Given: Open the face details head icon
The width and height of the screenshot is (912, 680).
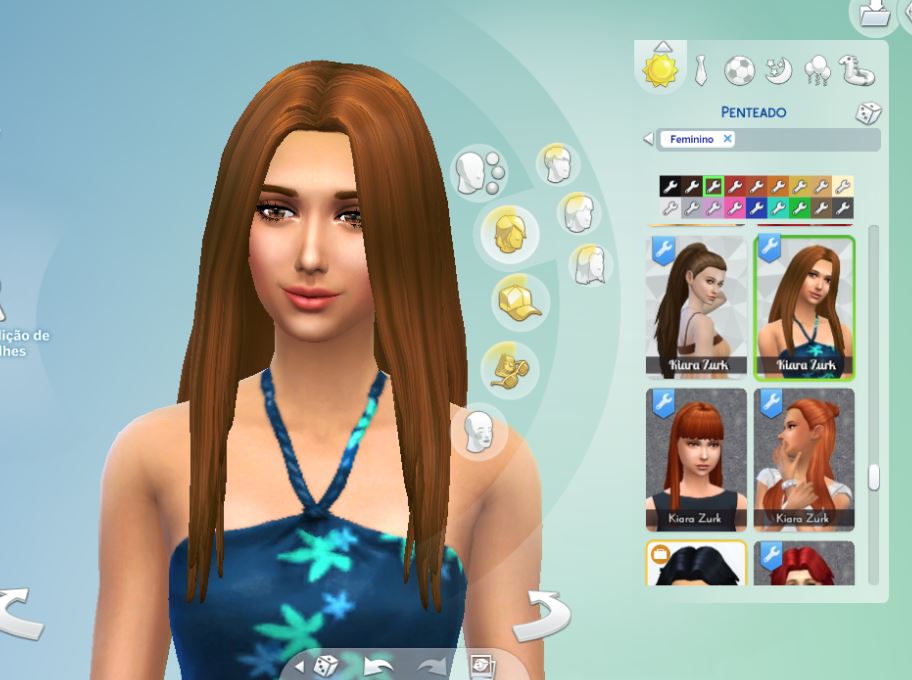Looking at the screenshot, I should click(x=480, y=431).
